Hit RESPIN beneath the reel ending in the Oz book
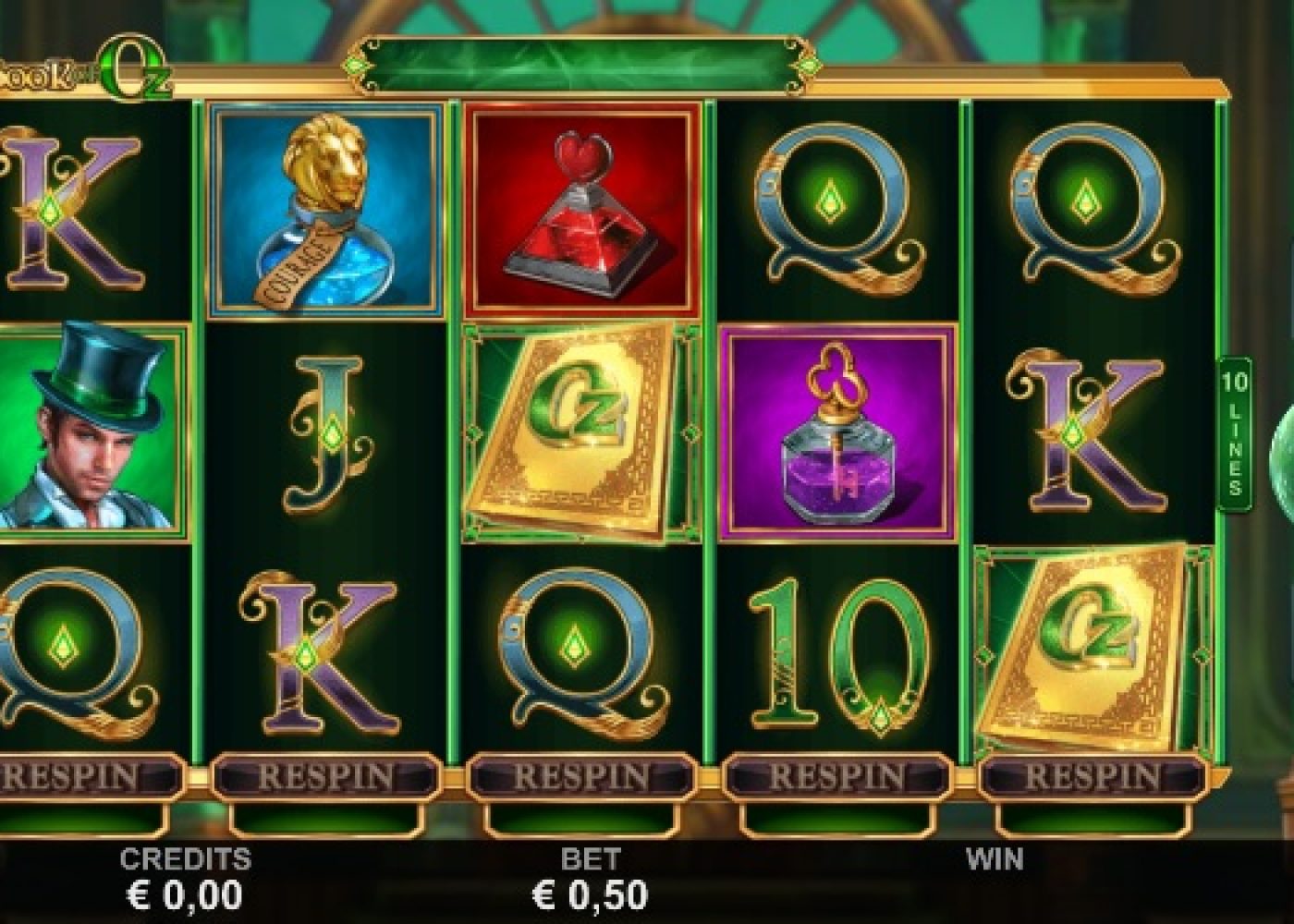The width and height of the screenshot is (1294, 924). [1093, 776]
